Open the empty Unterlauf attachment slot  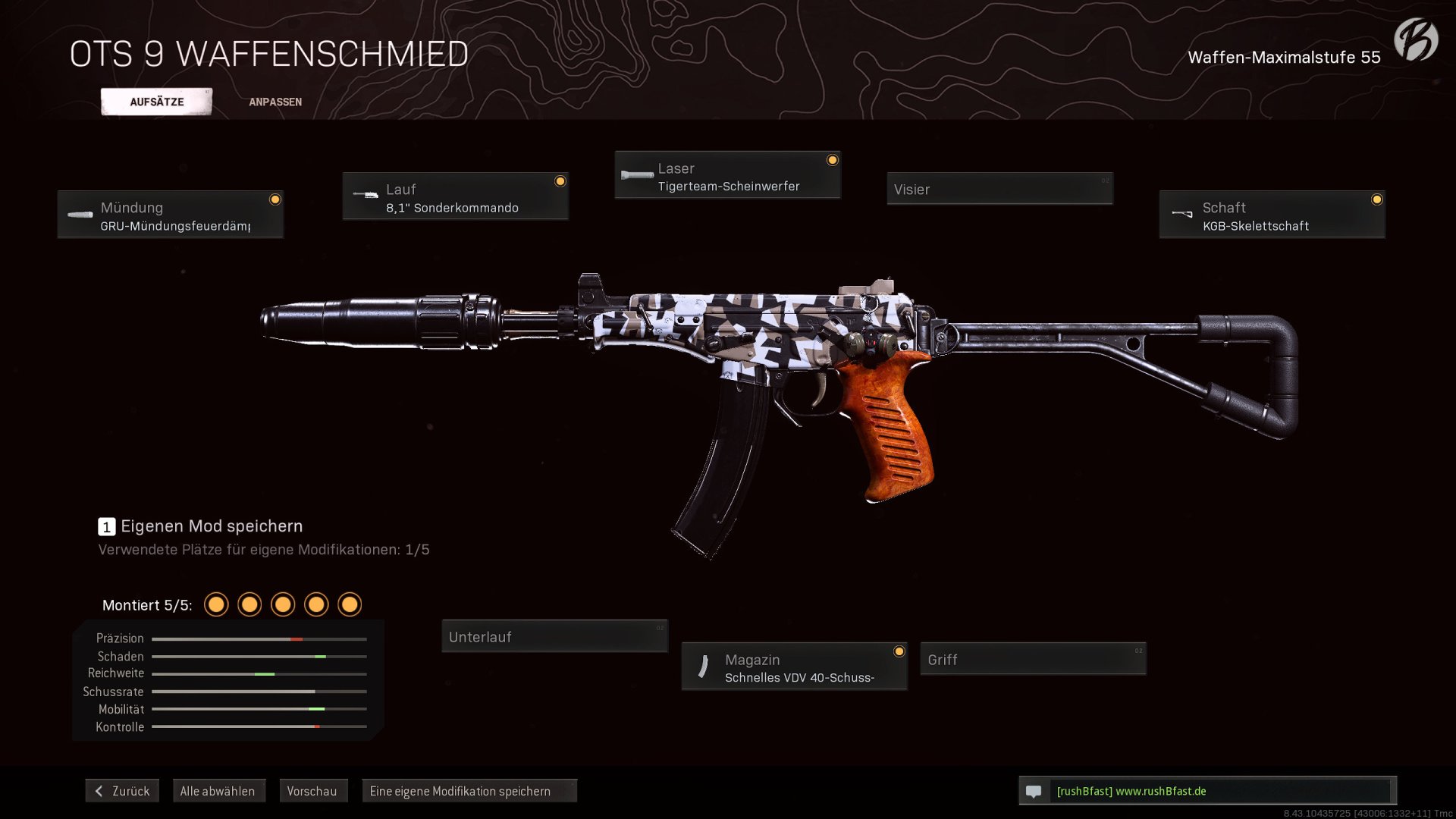554,636
